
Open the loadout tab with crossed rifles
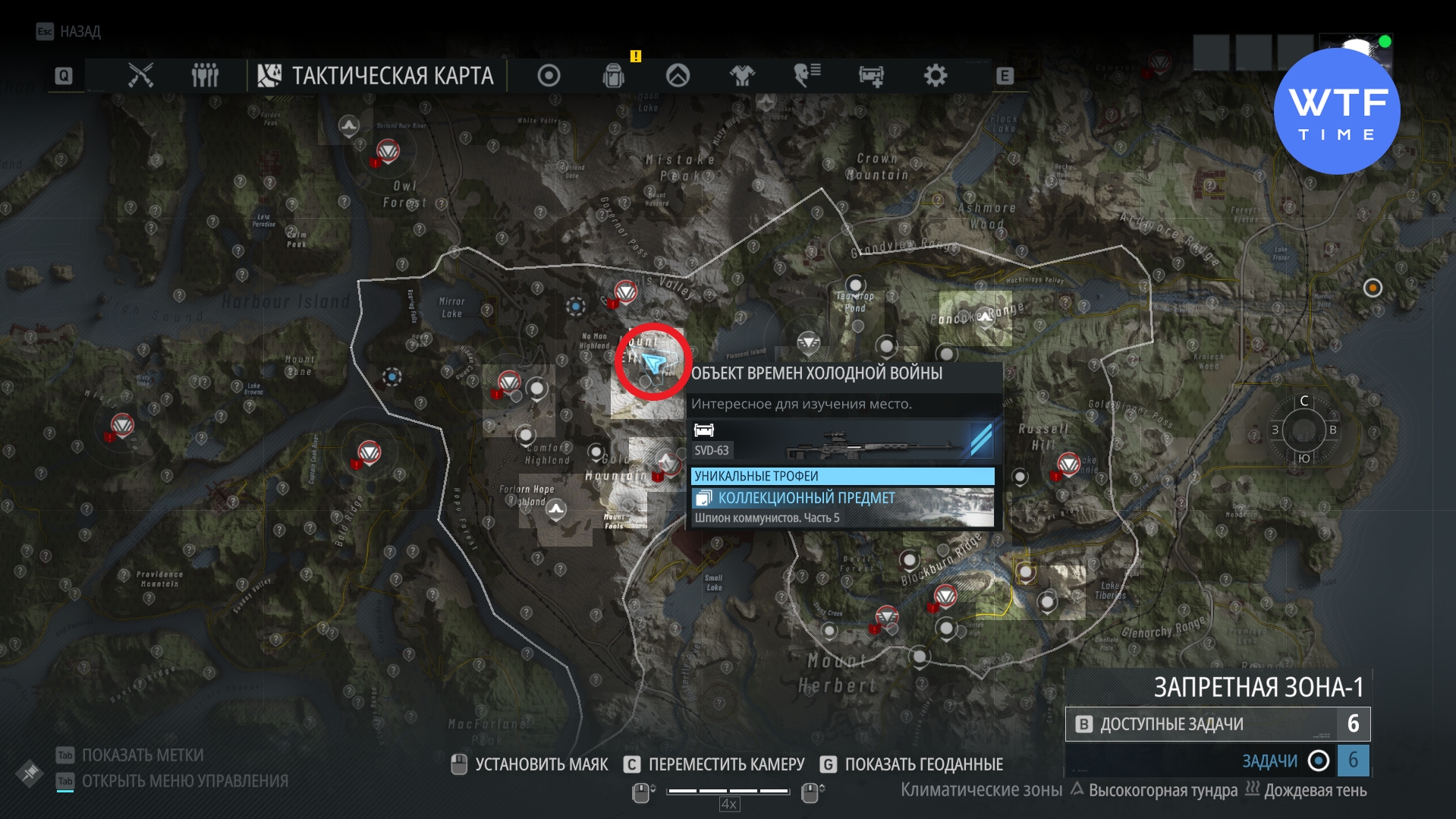pyautogui.click(x=141, y=76)
